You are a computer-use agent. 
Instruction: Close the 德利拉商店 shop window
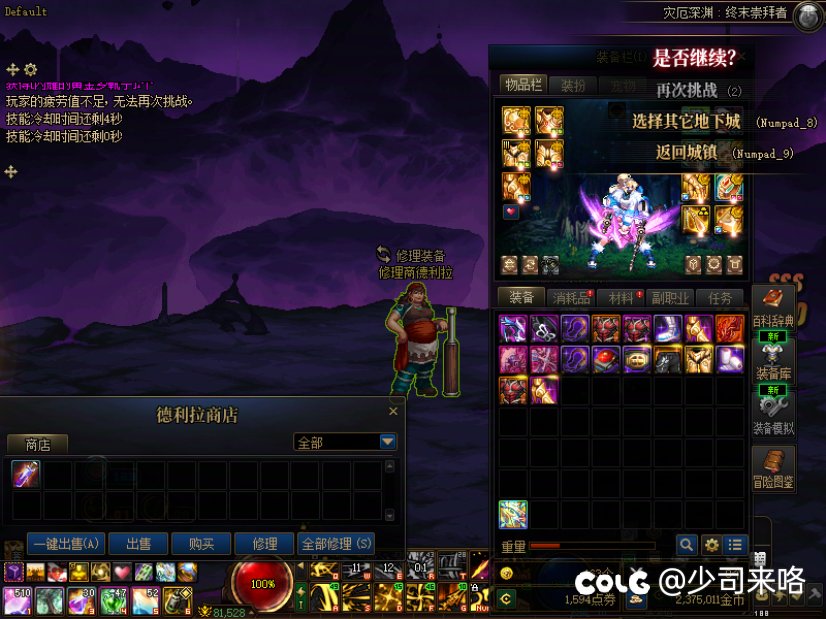(393, 411)
